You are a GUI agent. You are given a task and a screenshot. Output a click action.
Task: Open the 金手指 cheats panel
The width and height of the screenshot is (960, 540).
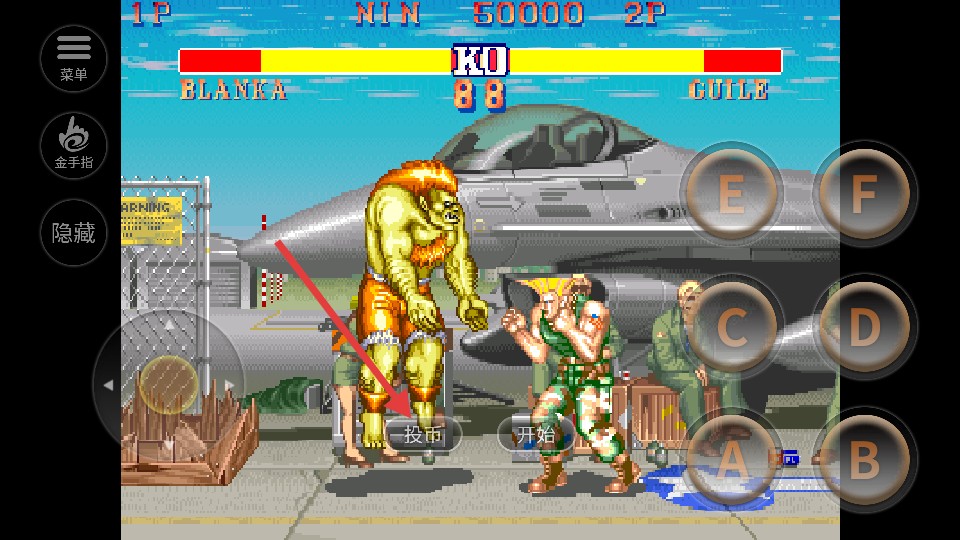[74, 146]
